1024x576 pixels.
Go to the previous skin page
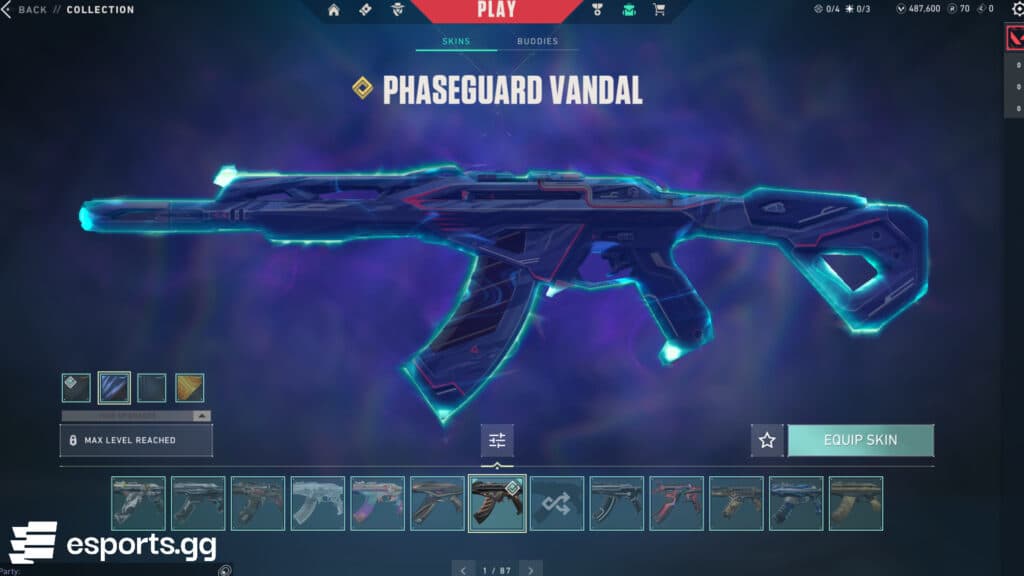click(462, 569)
